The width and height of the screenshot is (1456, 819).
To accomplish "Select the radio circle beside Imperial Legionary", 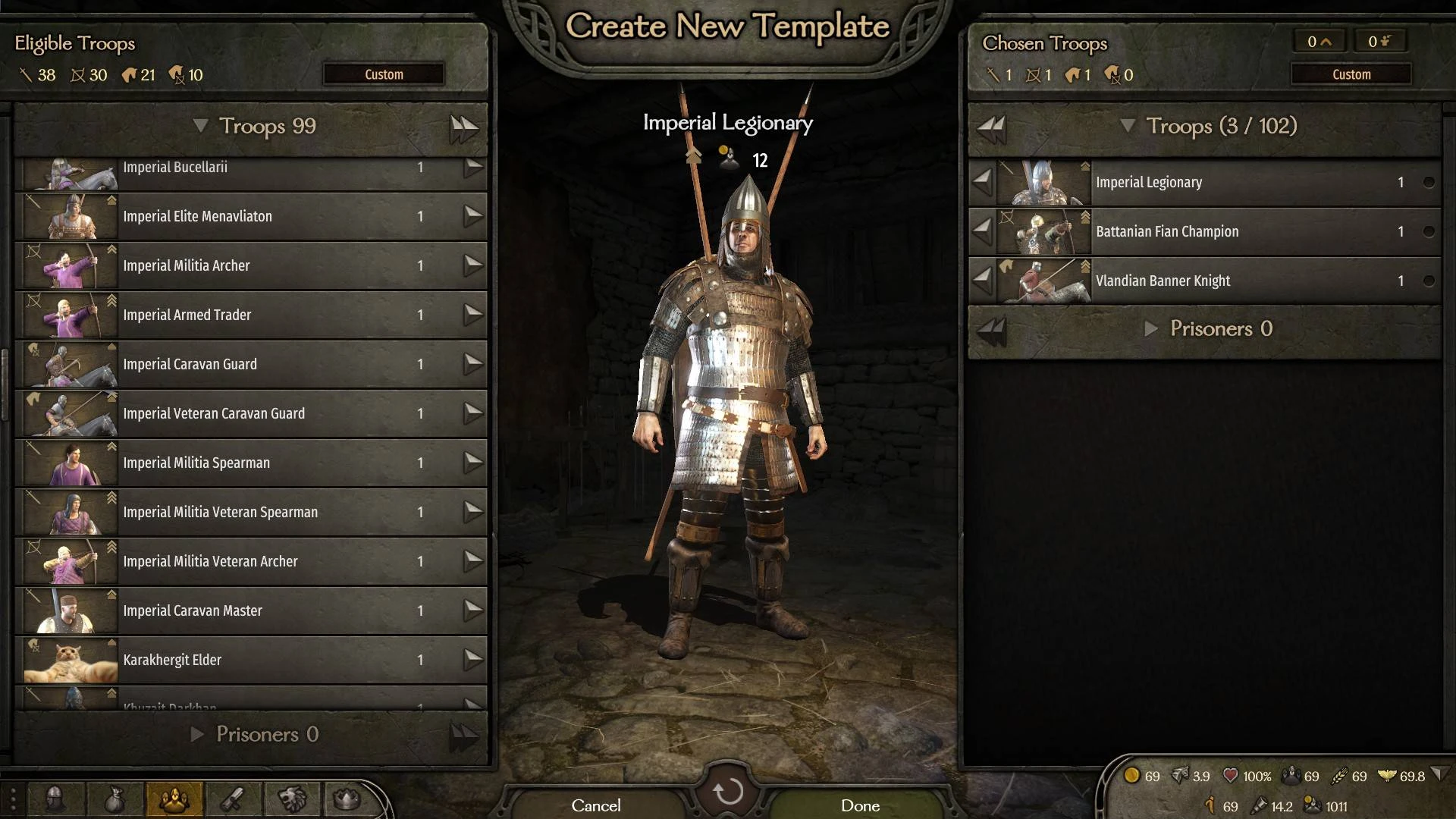I will tap(1429, 182).
